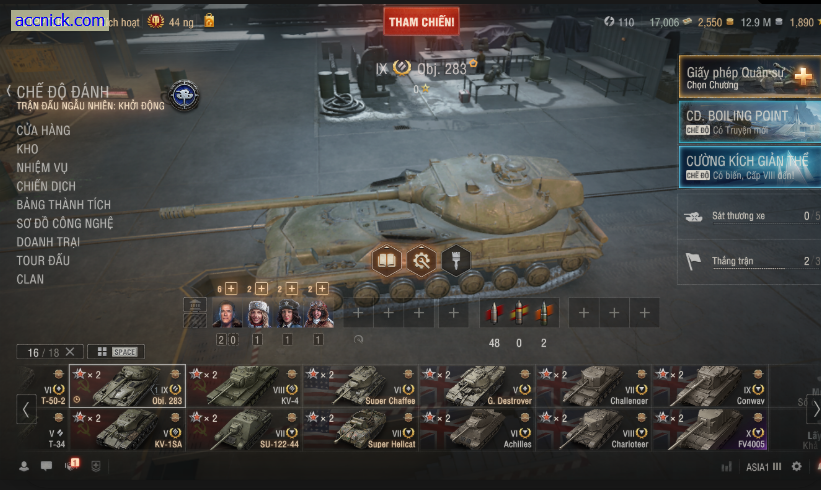Select the CD. BOILING POINT event banner

tap(749, 122)
